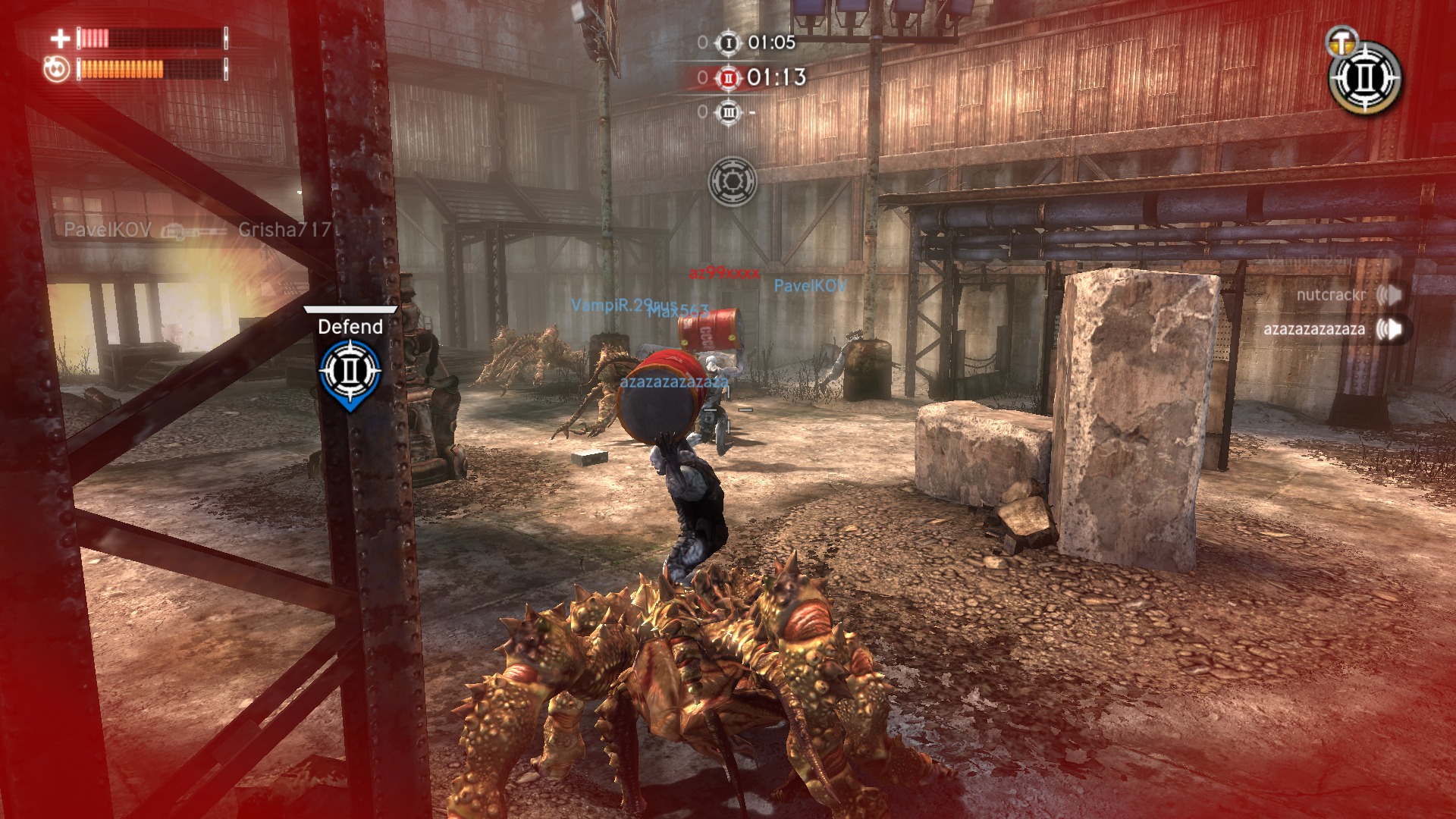Click the gear-shaped waypoint marker

(x=732, y=181)
